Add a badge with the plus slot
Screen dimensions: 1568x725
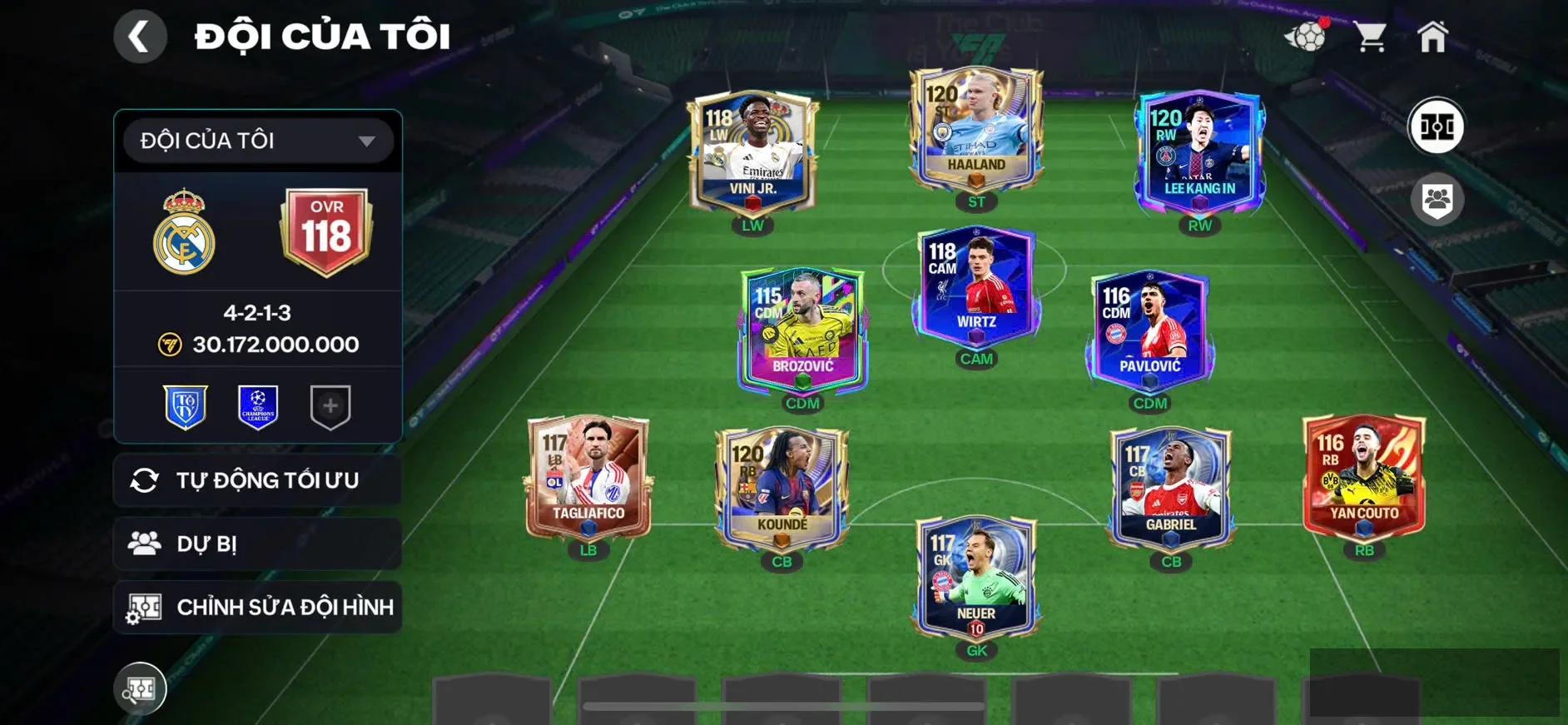coord(331,405)
